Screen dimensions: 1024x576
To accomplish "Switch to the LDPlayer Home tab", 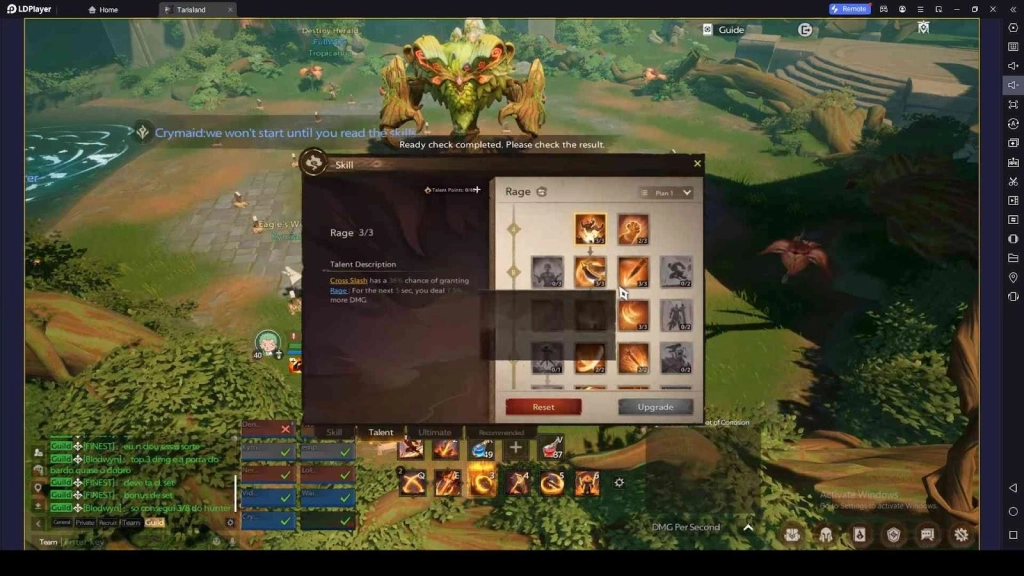I will tap(102, 9).
